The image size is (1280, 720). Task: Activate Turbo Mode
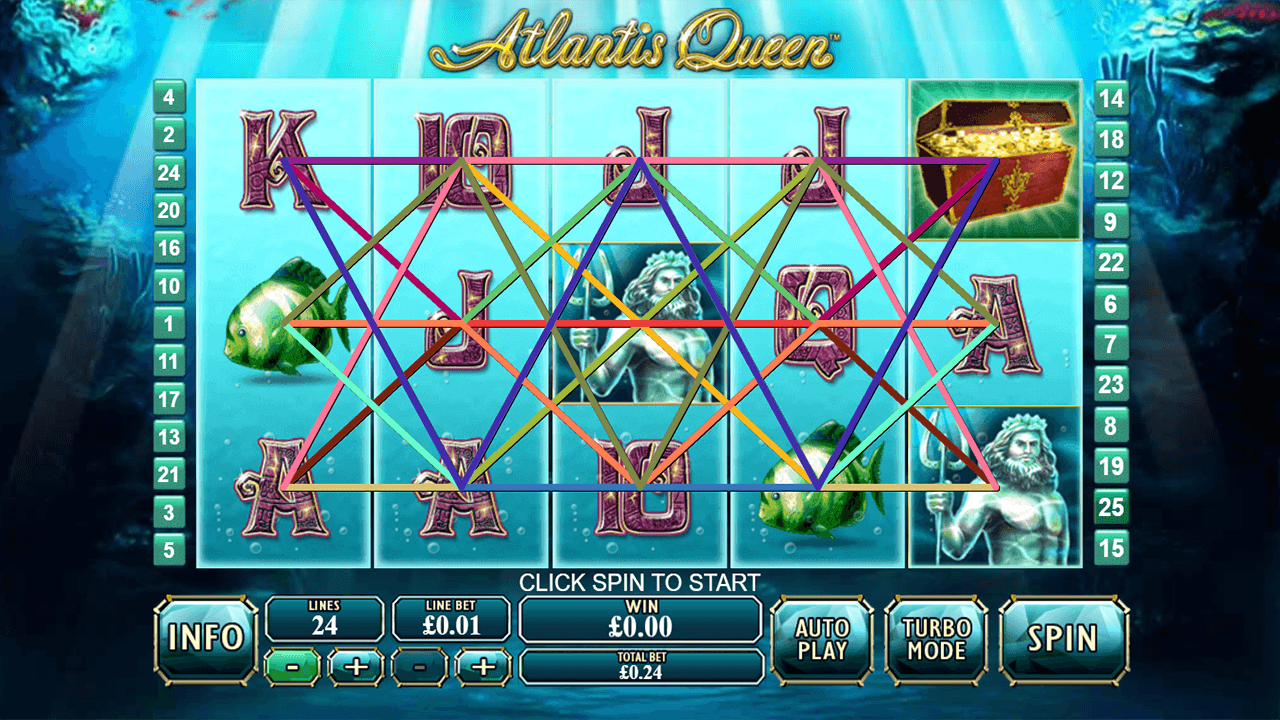[x=936, y=639]
